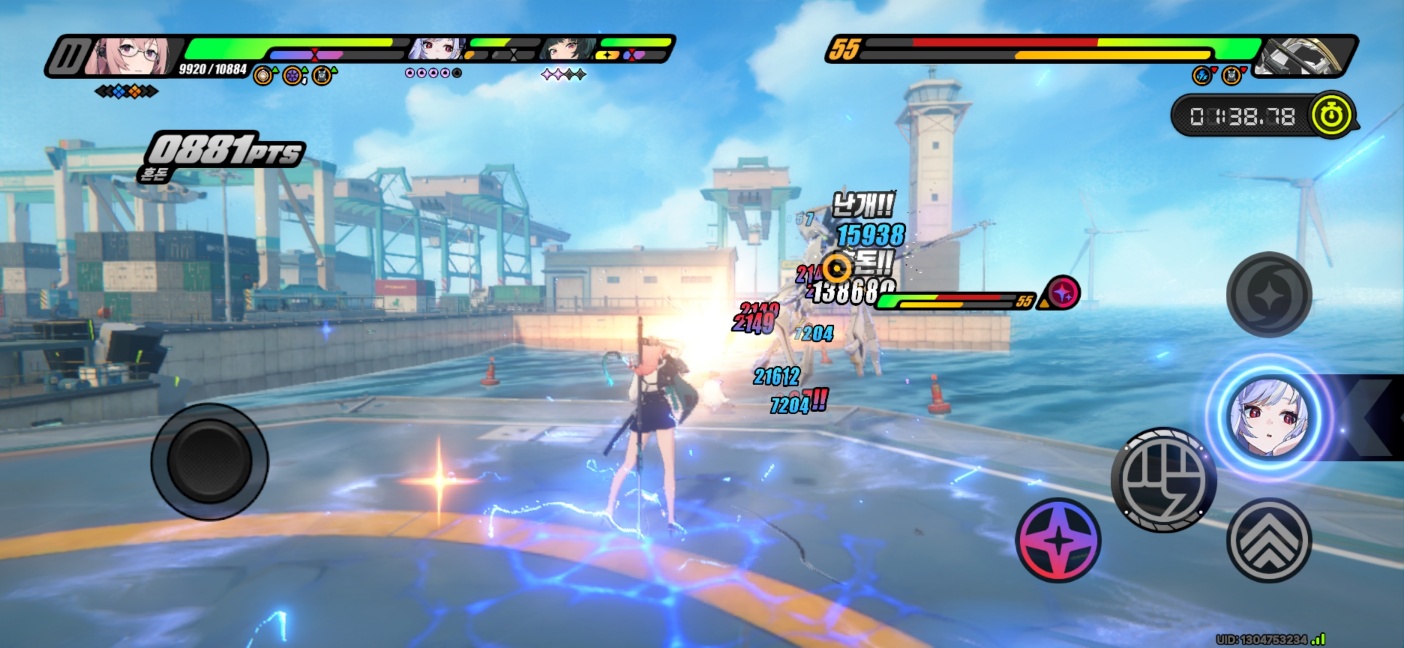This screenshot has height=648, width=1404.
Task: Click the yellow stopwatch timer icon
Action: [x=1333, y=115]
